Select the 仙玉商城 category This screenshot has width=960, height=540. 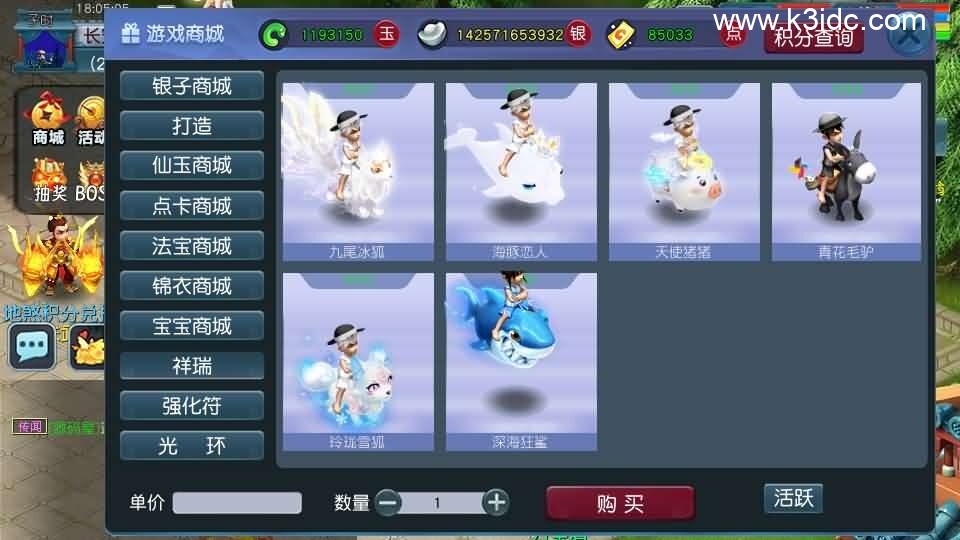[x=192, y=166]
